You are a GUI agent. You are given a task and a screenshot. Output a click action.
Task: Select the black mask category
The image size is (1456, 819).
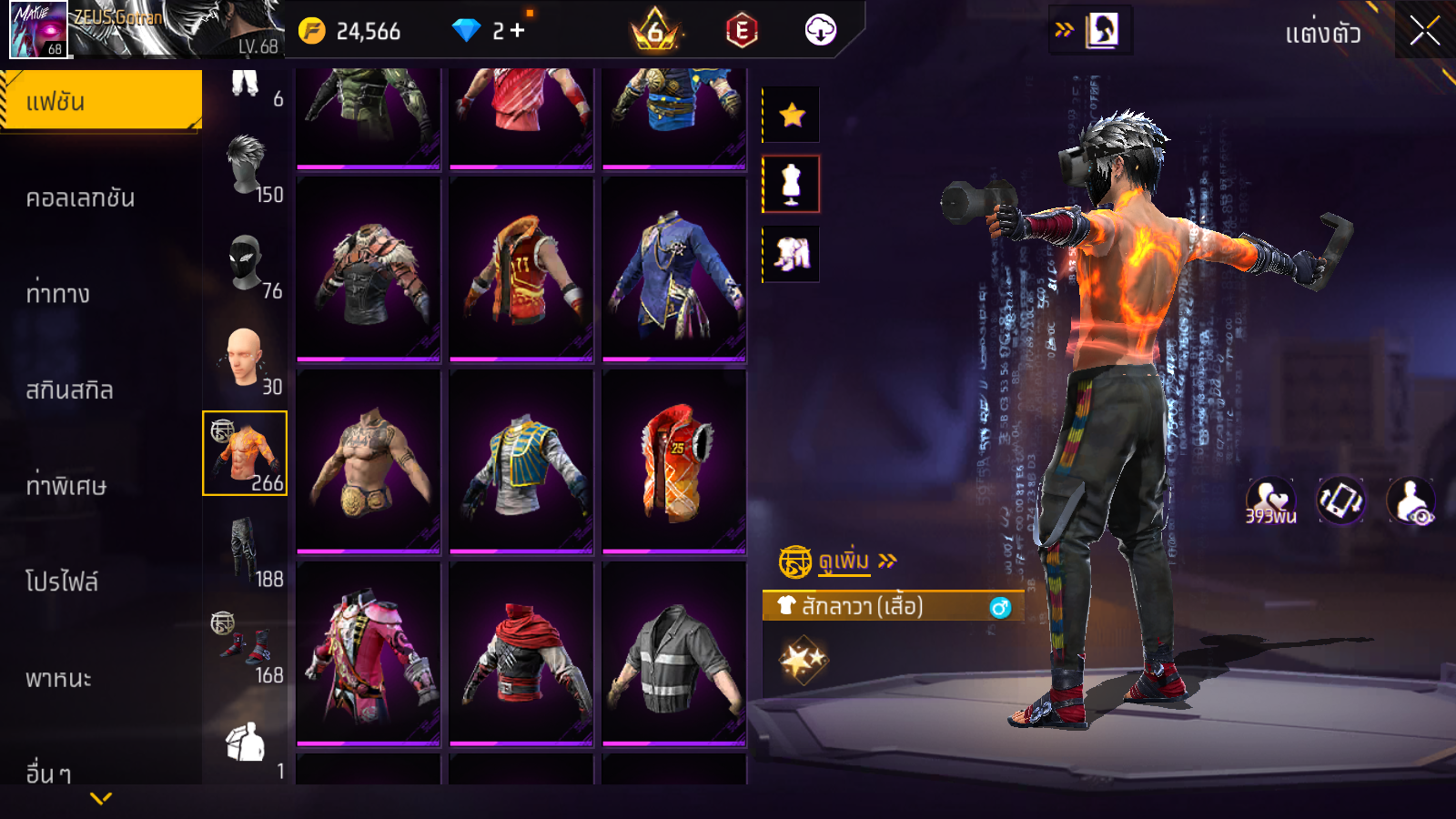coord(246,263)
